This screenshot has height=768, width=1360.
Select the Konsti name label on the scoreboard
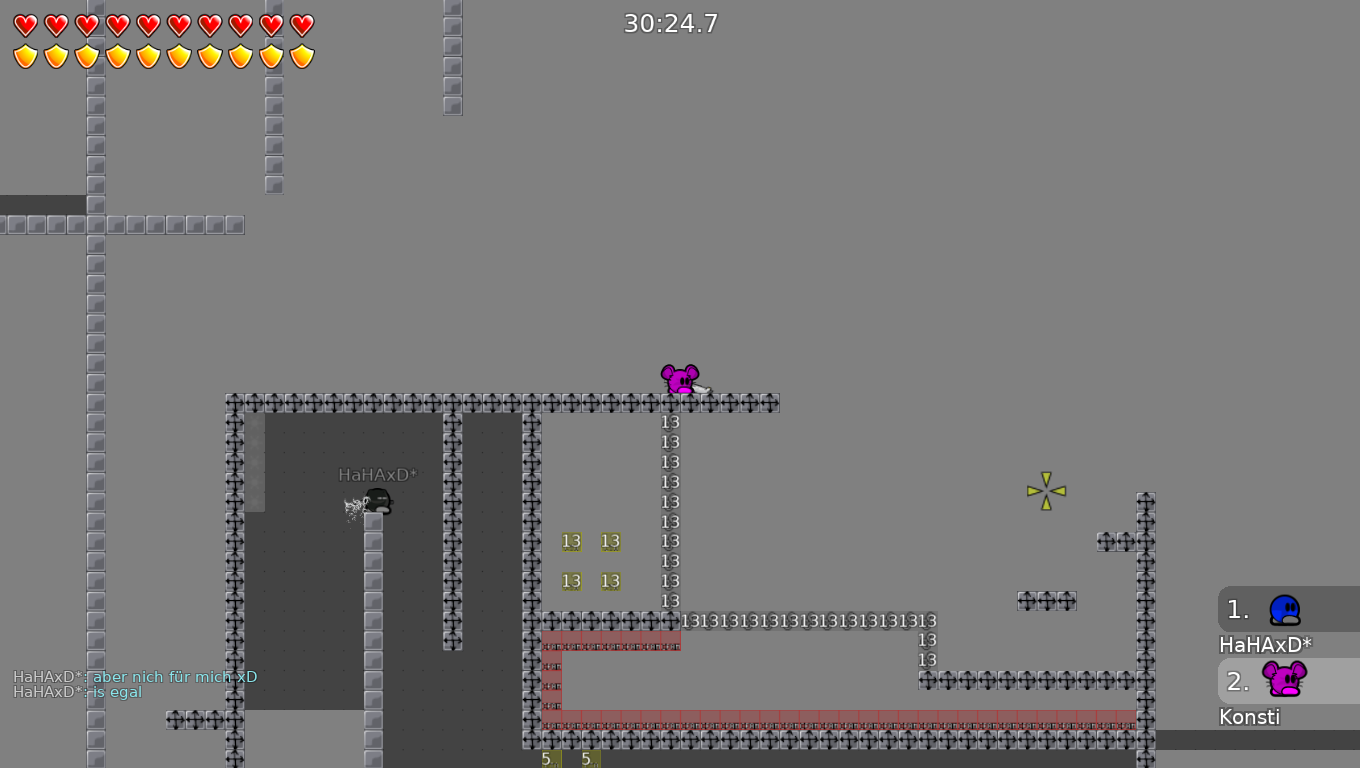pos(1249,716)
